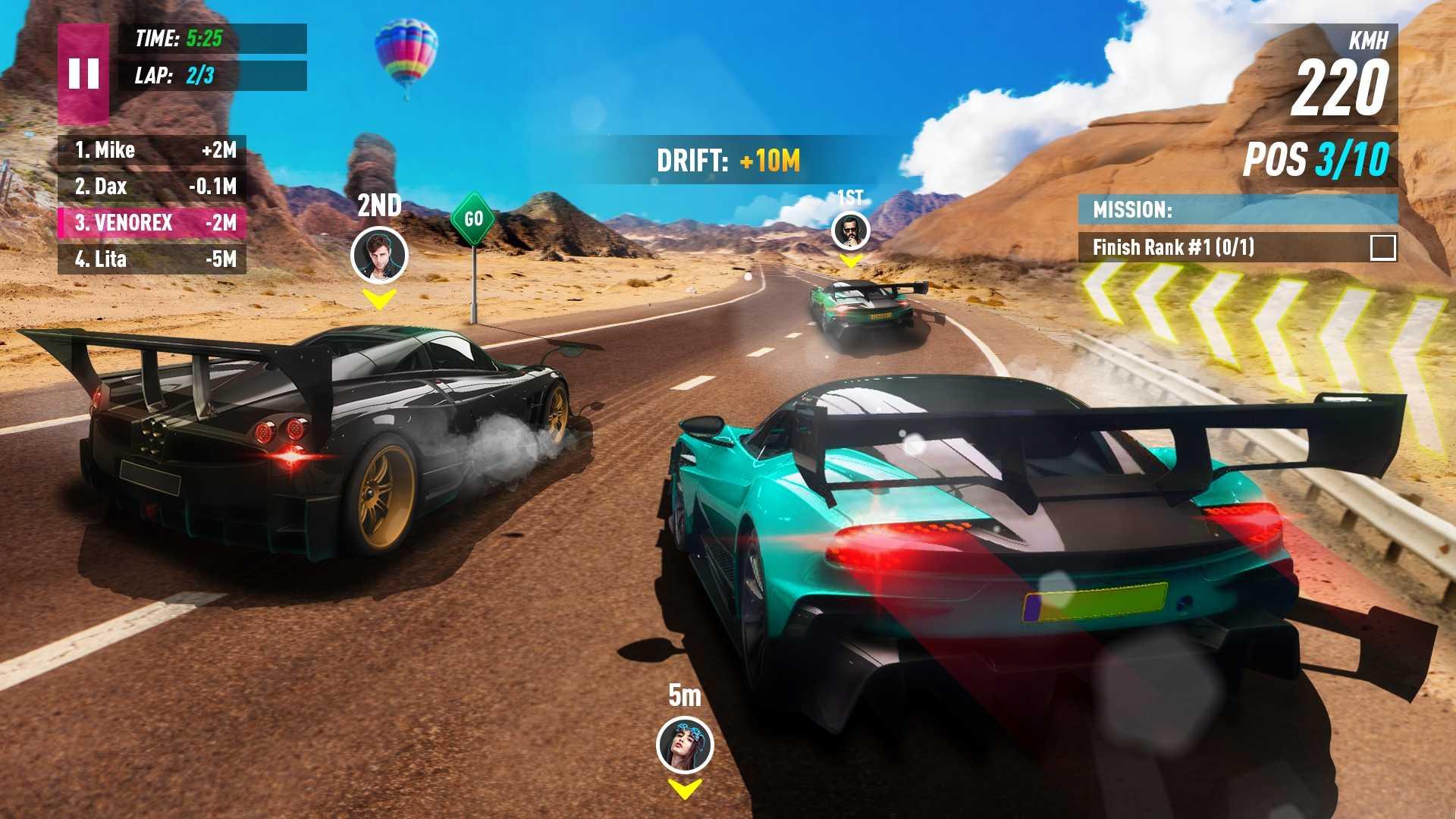The height and width of the screenshot is (819, 1456).
Task: Open the Mission panel header
Action: [x=1237, y=209]
